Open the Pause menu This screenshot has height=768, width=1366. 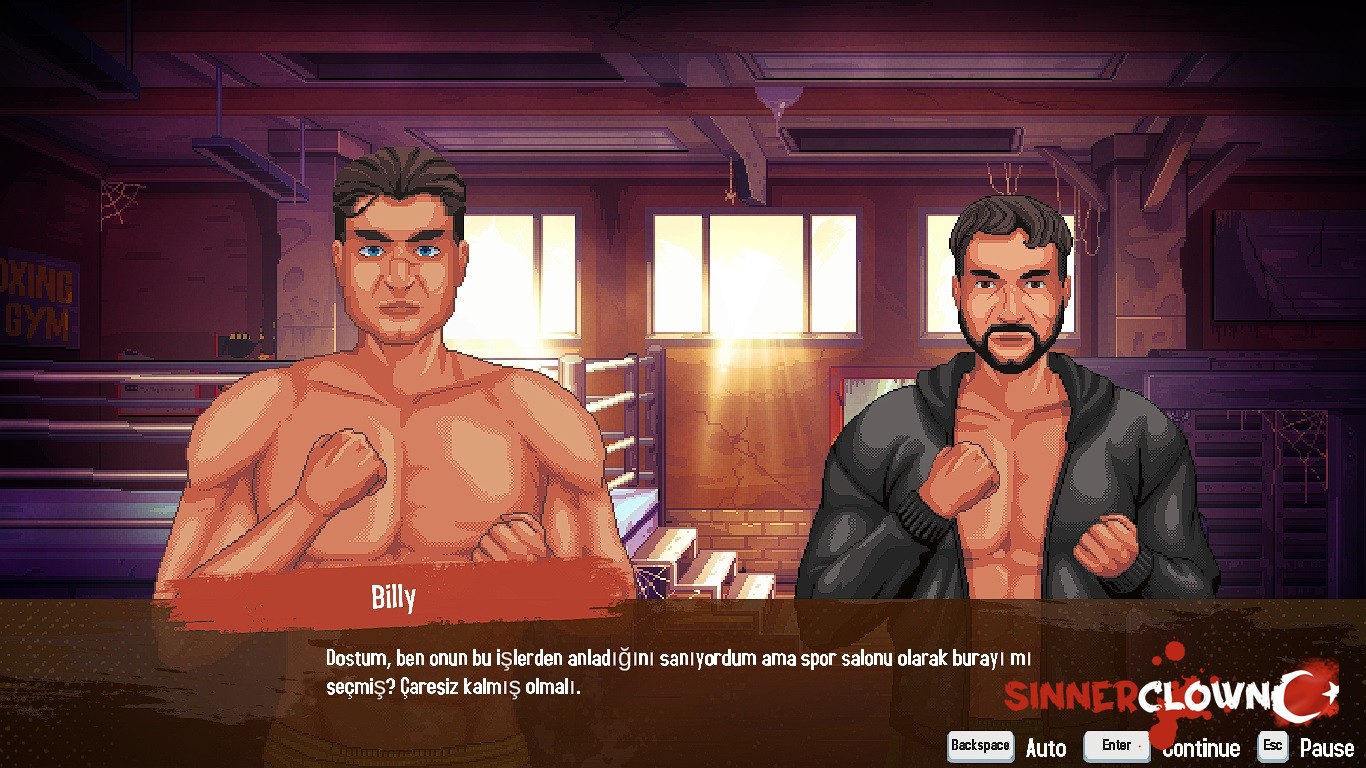click(1326, 747)
